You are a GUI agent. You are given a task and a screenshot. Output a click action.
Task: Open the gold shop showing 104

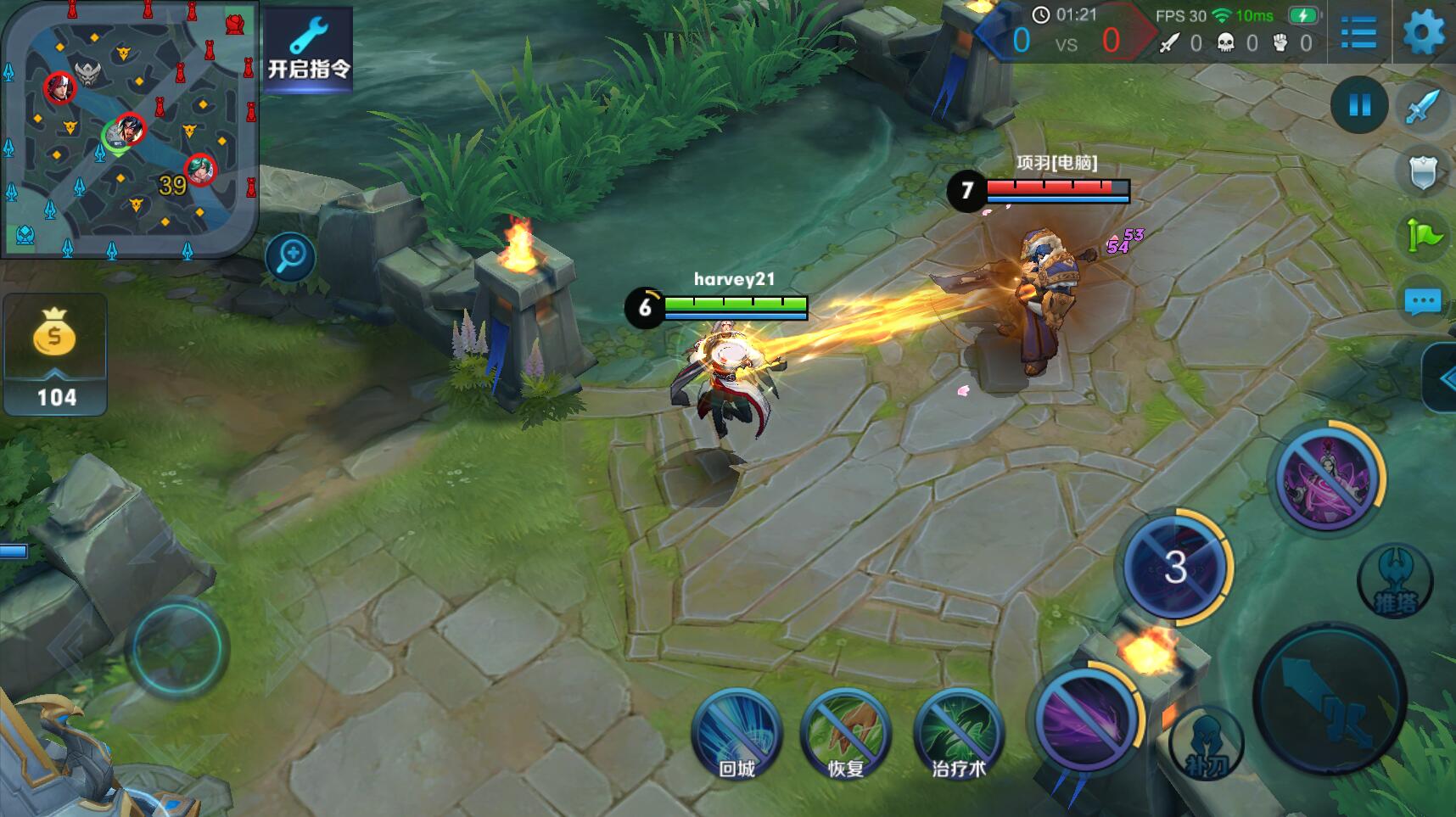56,355
